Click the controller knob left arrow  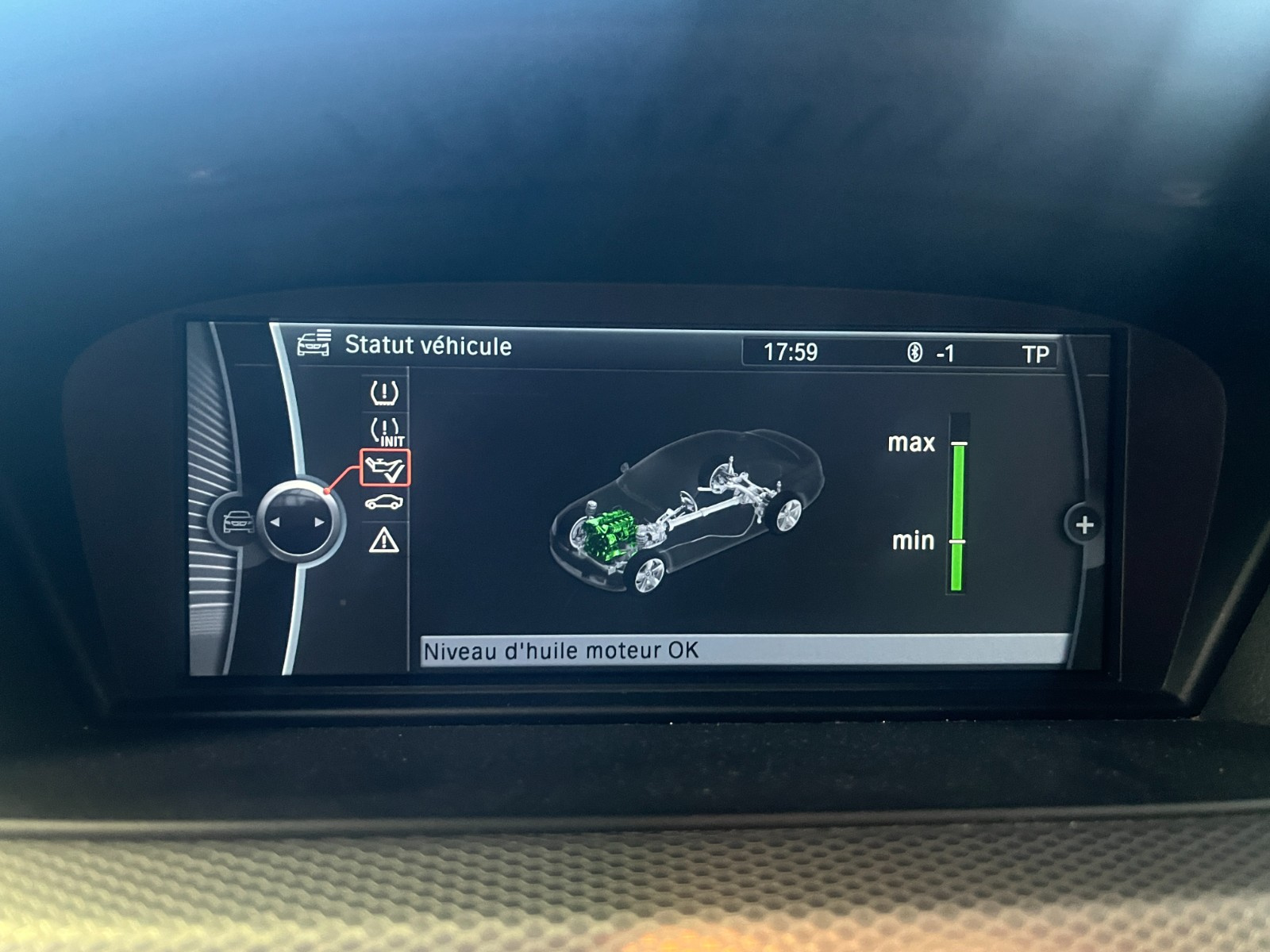275,523
